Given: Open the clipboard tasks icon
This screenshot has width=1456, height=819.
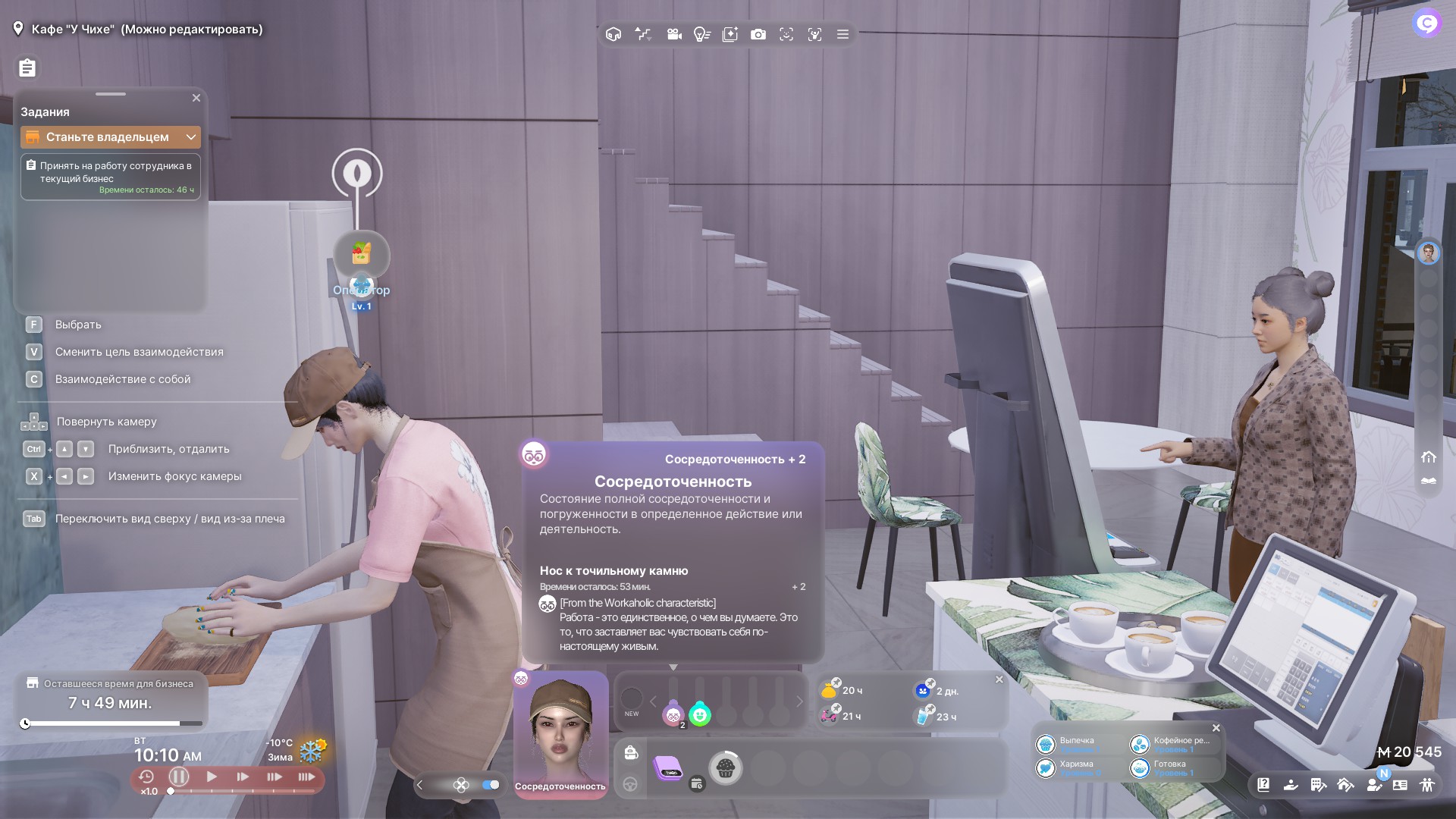Looking at the screenshot, I should (x=27, y=68).
